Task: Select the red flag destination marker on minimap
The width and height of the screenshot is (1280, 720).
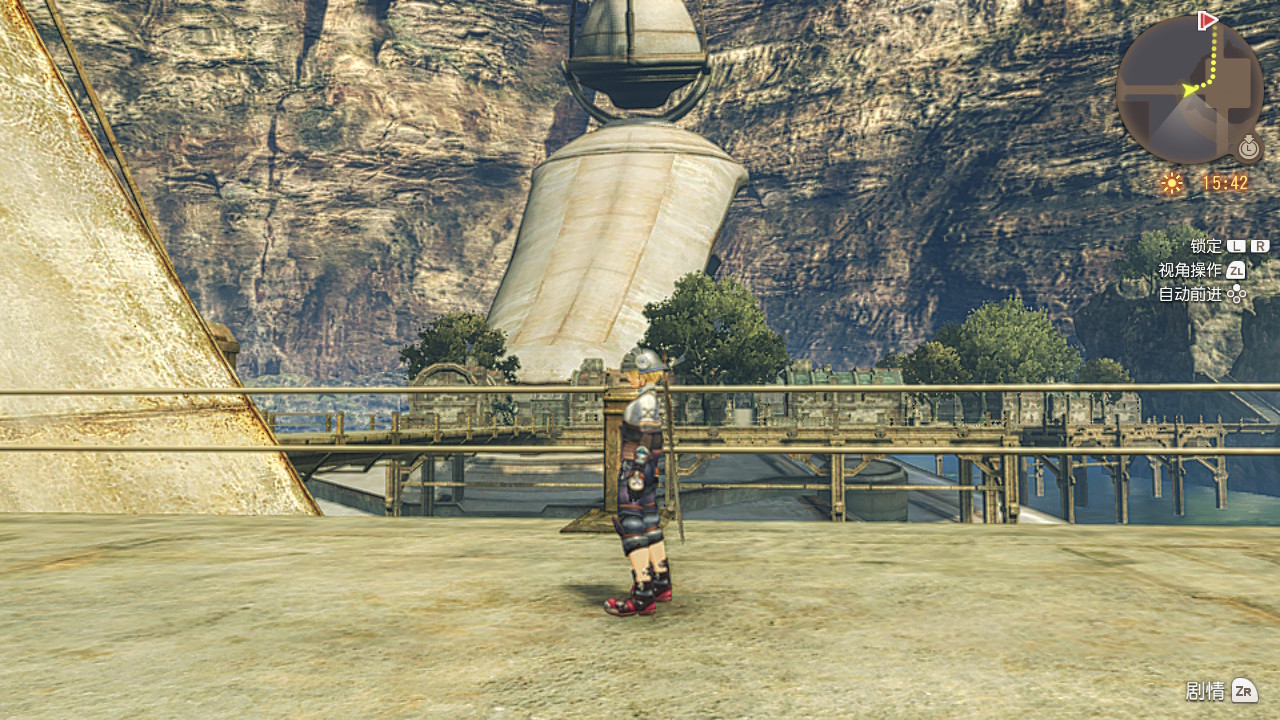Action: [1207, 20]
